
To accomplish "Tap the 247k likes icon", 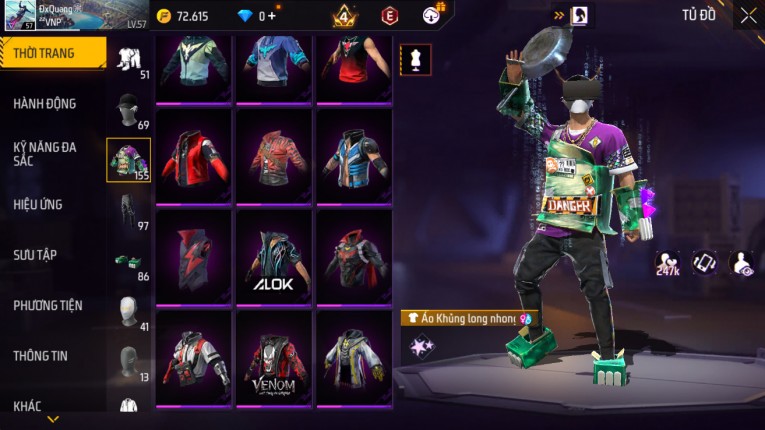I will pyautogui.click(x=667, y=263).
